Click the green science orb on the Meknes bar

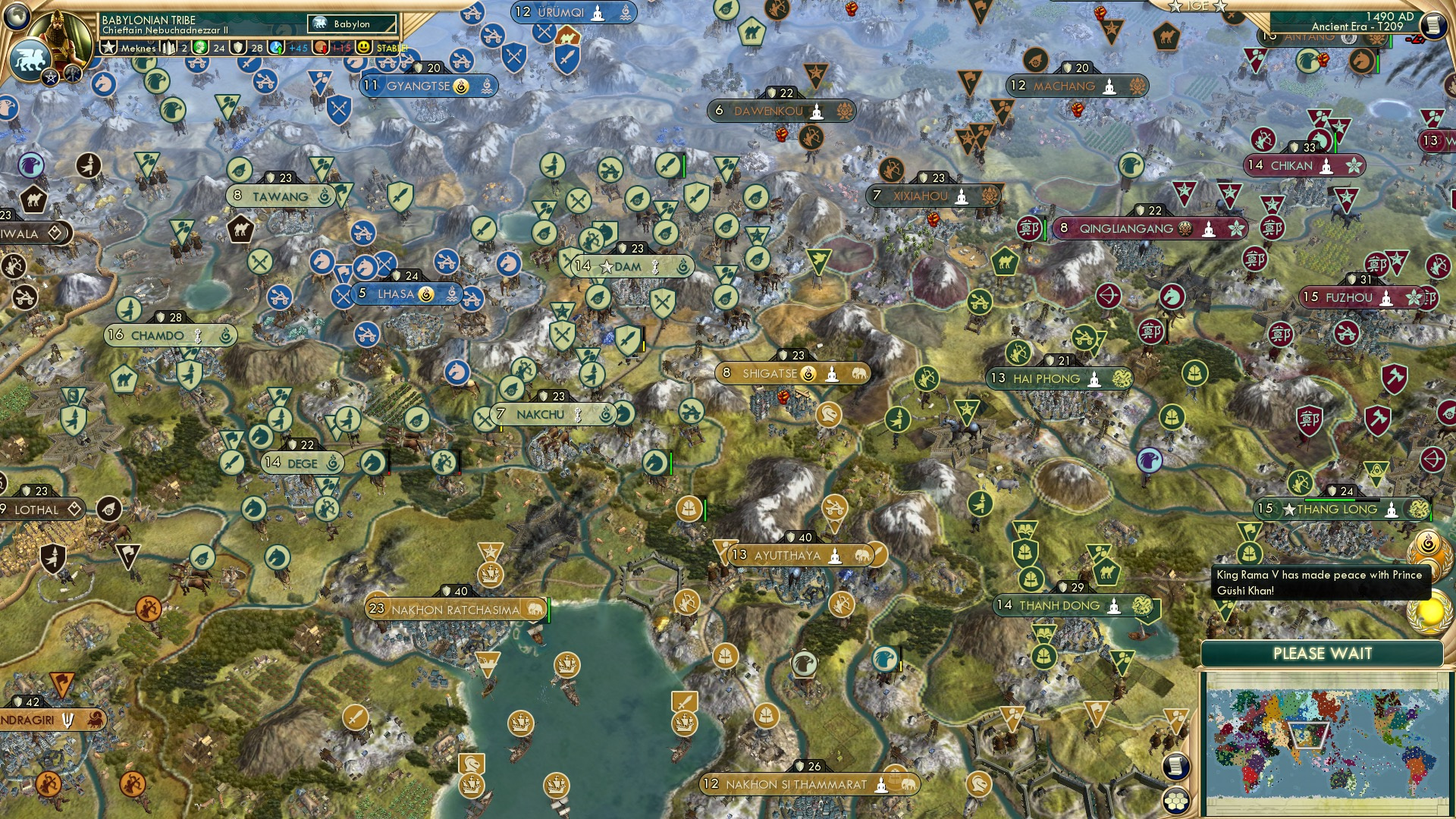pyautogui.click(x=199, y=47)
